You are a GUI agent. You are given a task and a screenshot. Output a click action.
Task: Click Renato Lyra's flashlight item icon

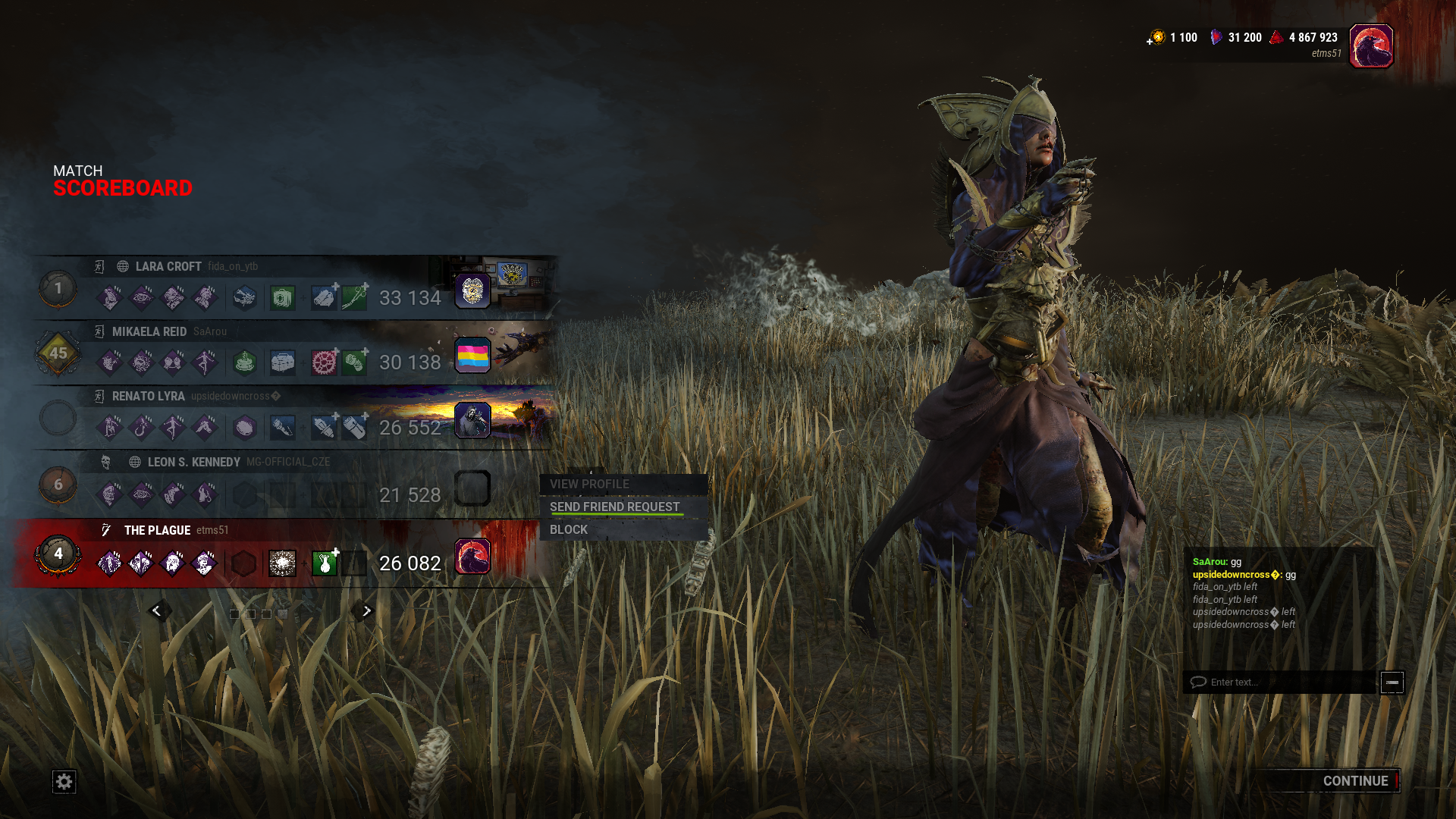[x=281, y=428]
